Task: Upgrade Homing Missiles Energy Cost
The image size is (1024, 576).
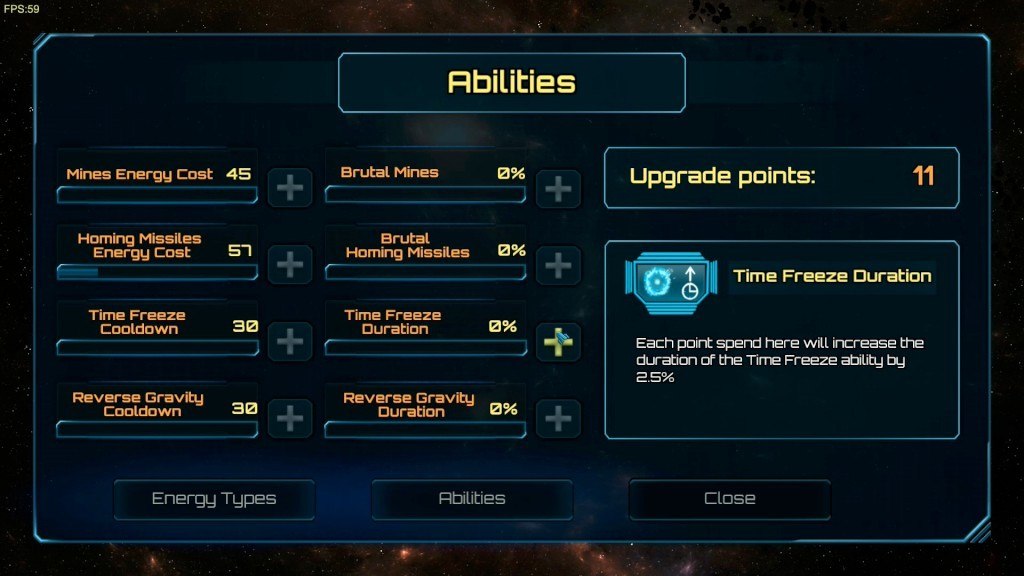Action: click(x=289, y=265)
